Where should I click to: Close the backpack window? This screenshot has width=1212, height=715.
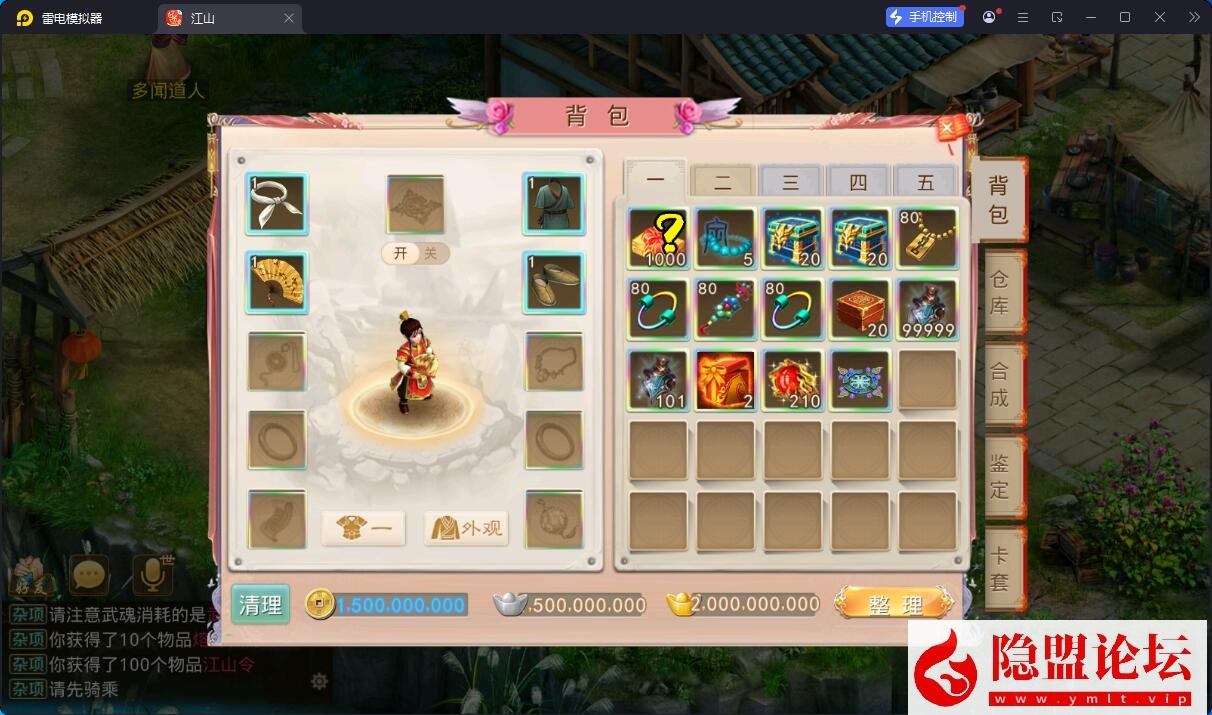(946, 128)
